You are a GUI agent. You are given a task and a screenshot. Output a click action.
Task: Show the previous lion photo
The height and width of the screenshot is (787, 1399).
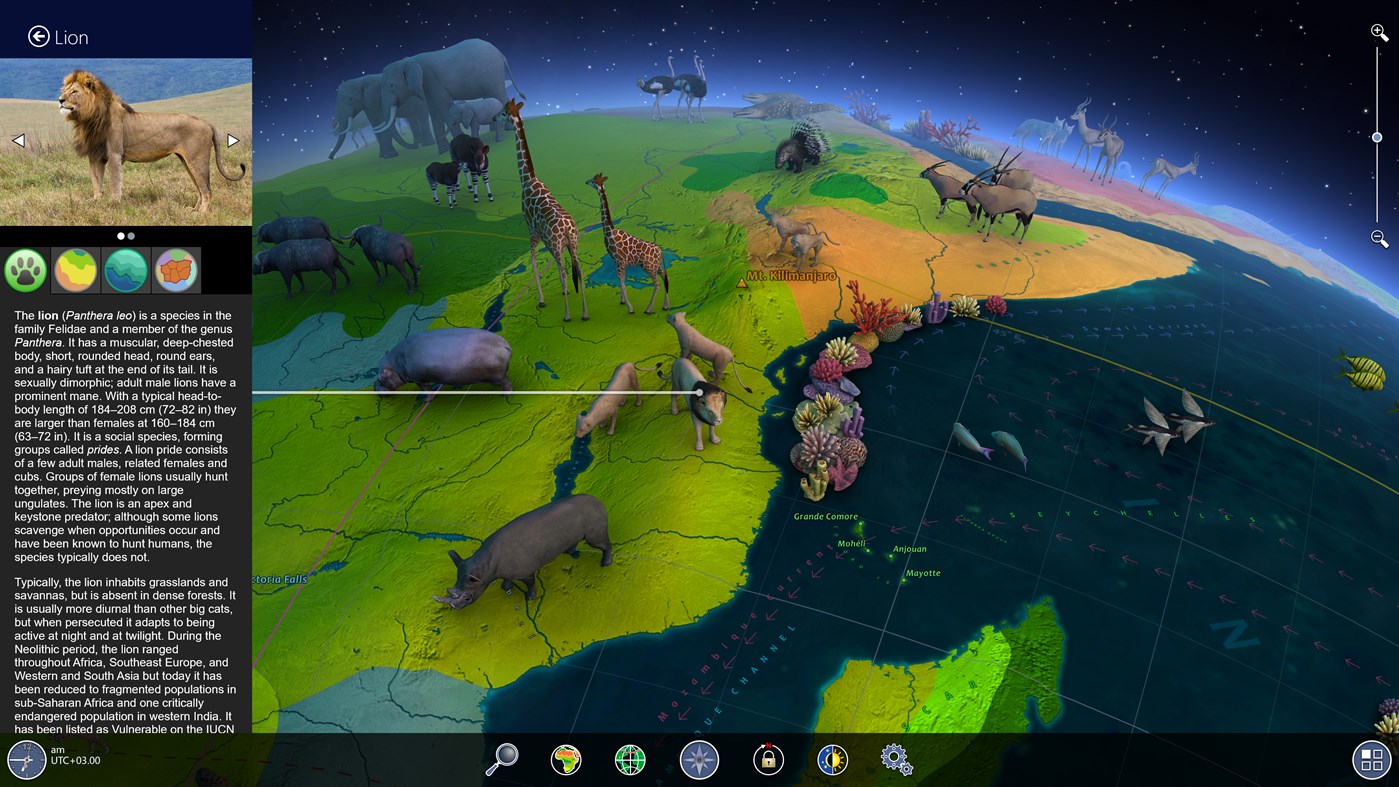pyautogui.click(x=17, y=140)
